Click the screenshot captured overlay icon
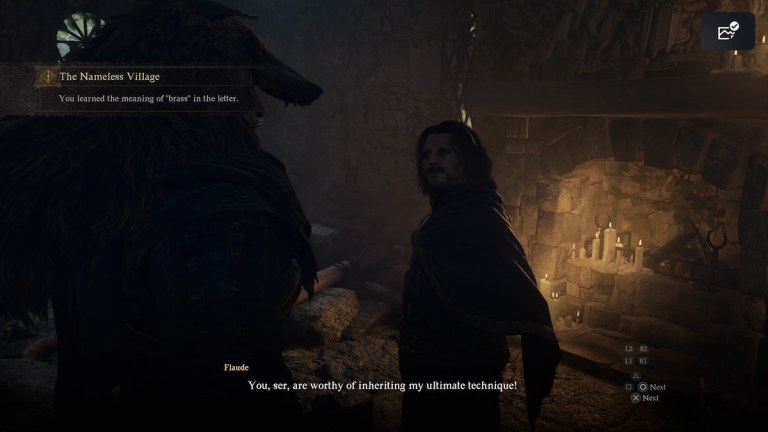This screenshot has width=768, height=432. [727, 32]
